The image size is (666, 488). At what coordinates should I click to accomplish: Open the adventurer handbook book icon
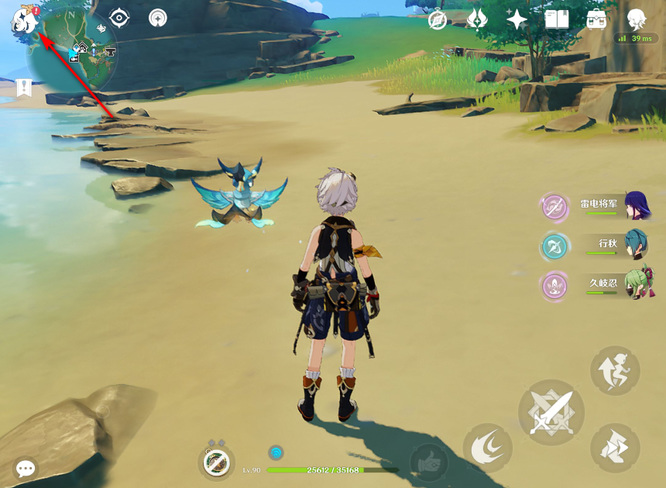pyautogui.click(x=557, y=19)
